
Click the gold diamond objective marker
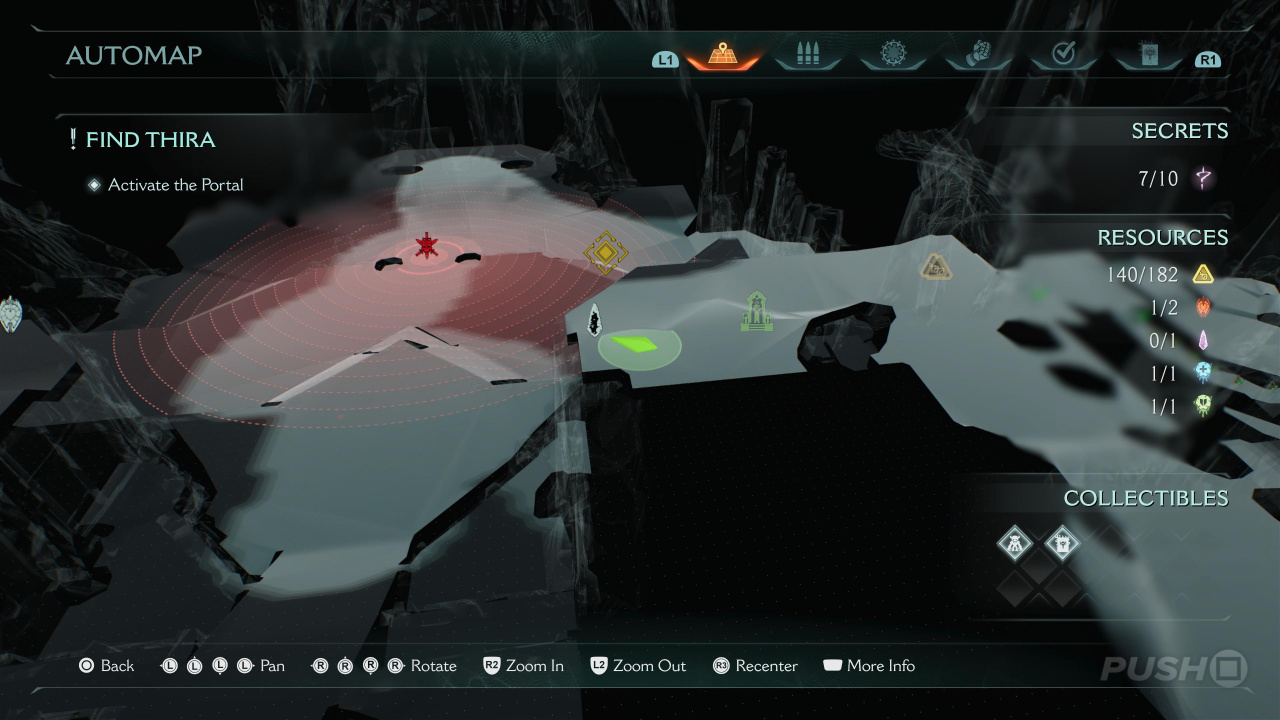(x=605, y=253)
